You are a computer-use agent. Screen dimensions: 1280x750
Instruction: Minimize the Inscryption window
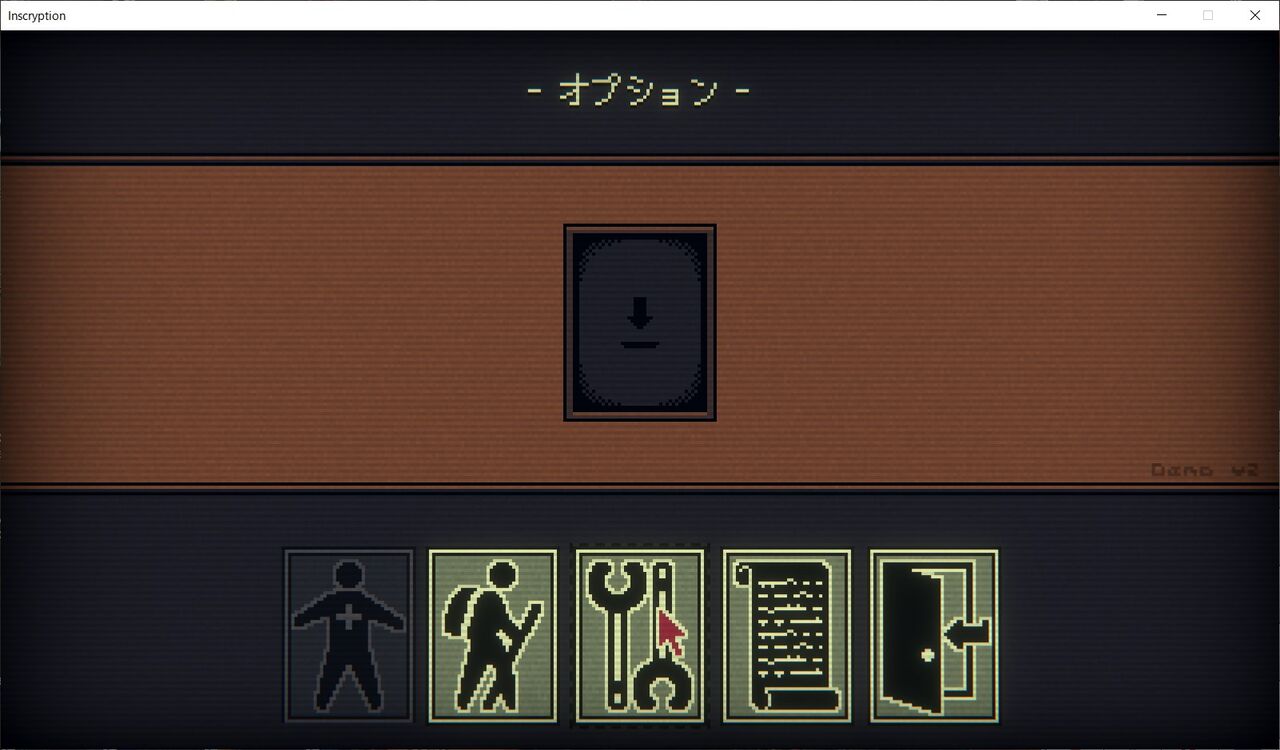[x=1161, y=15]
